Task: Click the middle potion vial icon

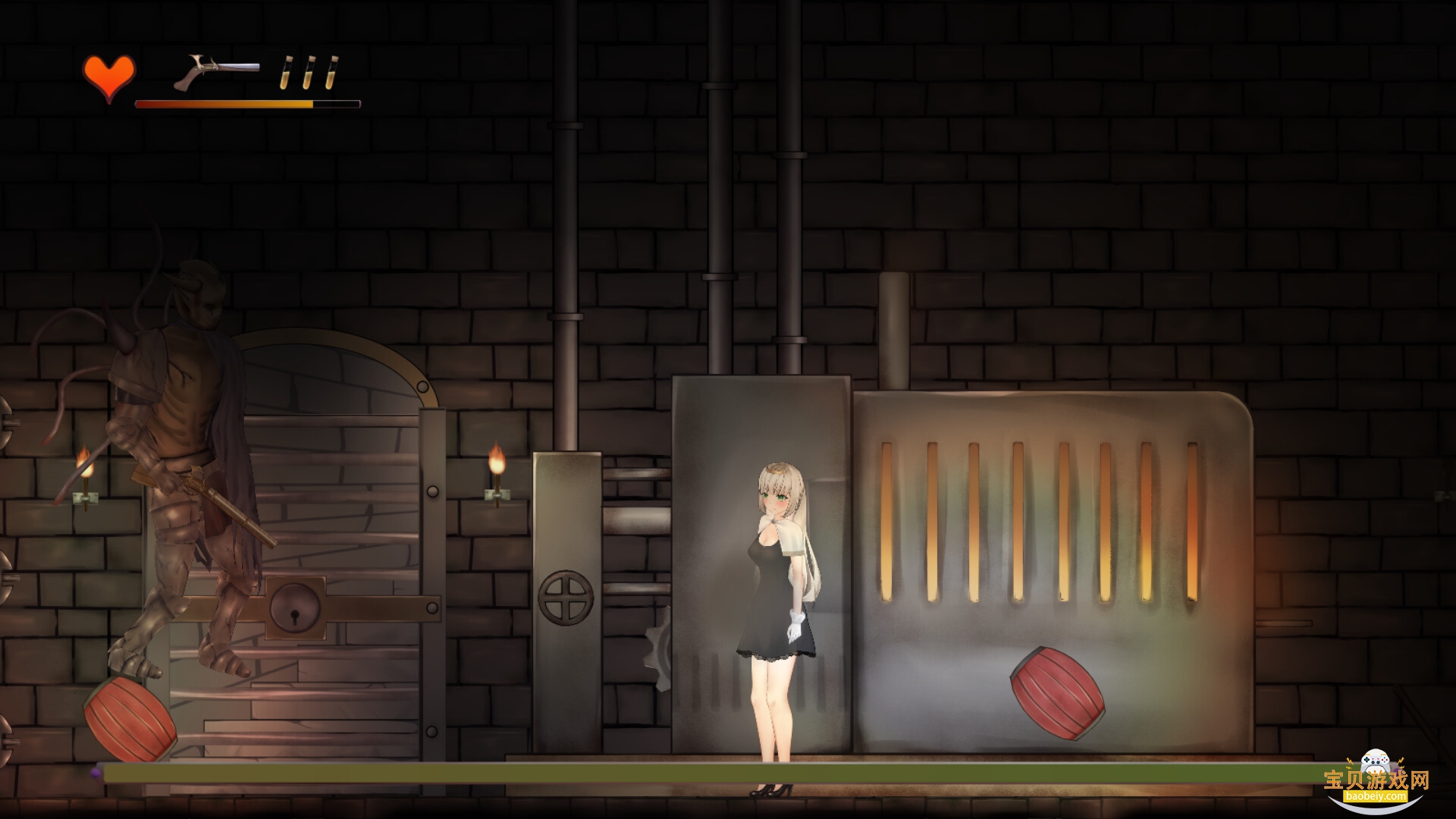Action: tap(308, 74)
